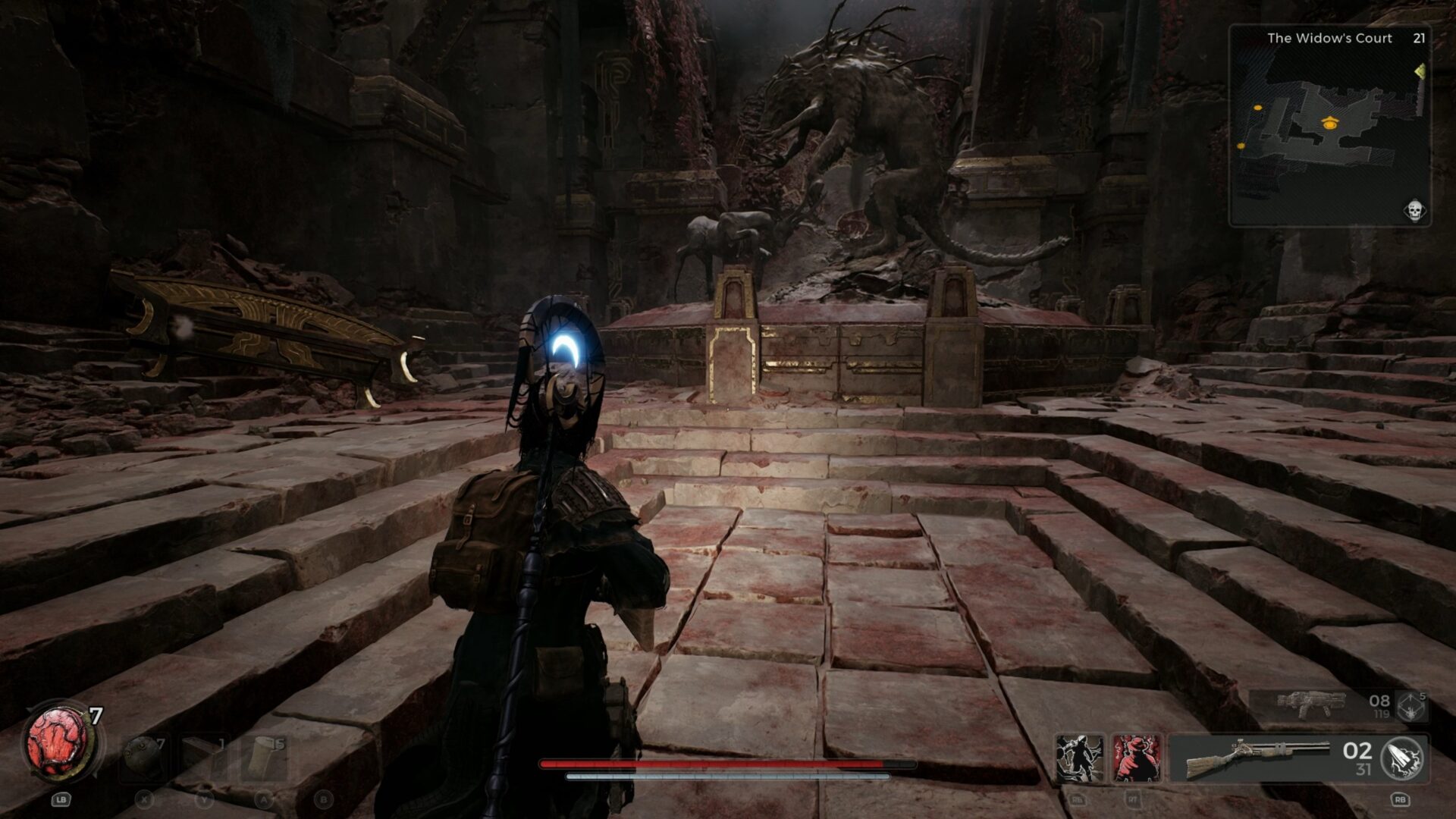Select the round grenade consumable slot
This screenshot has height=819, width=1456.
[x=143, y=757]
